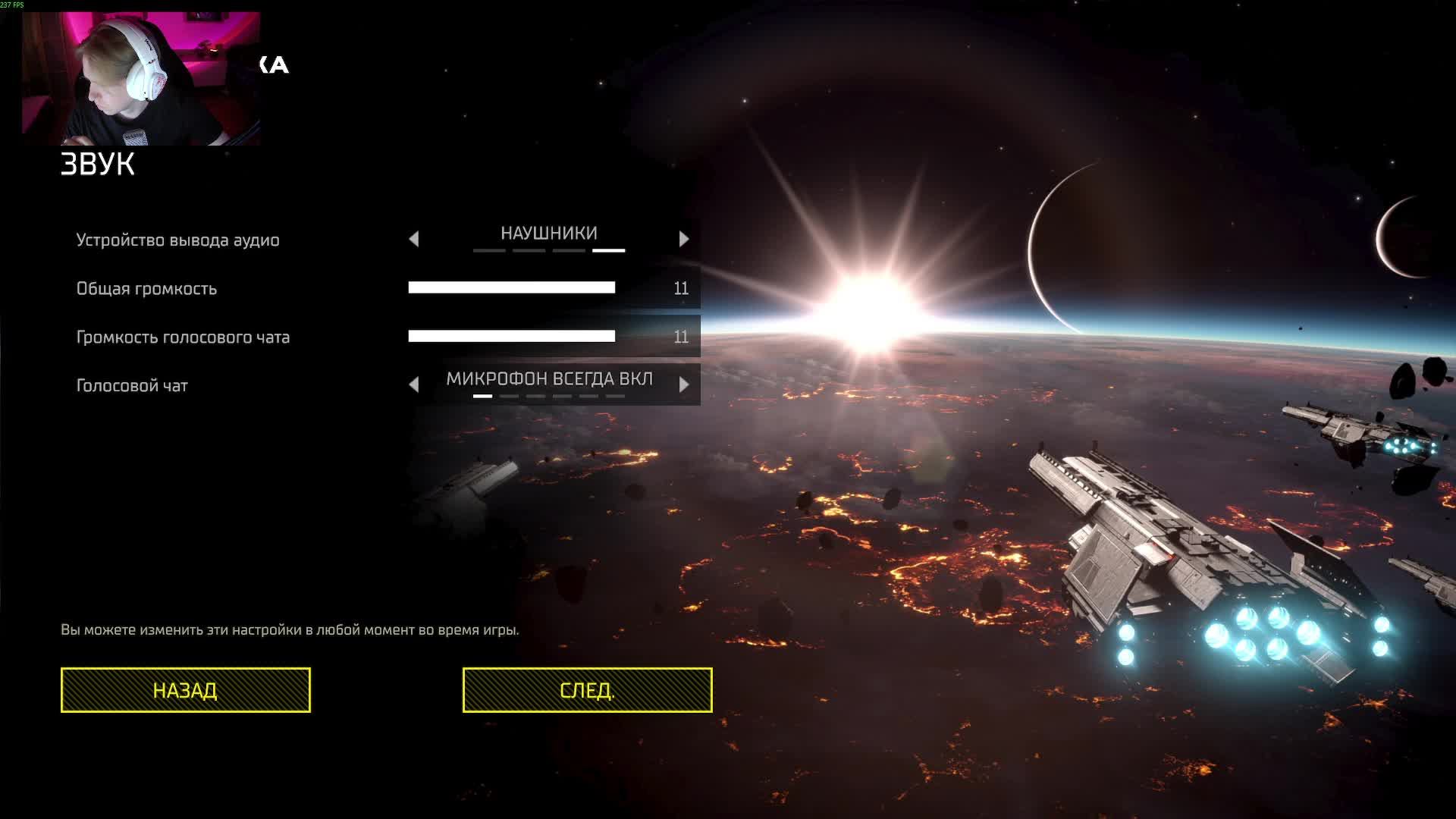Click the НАЗАД back button

pos(185,690)
